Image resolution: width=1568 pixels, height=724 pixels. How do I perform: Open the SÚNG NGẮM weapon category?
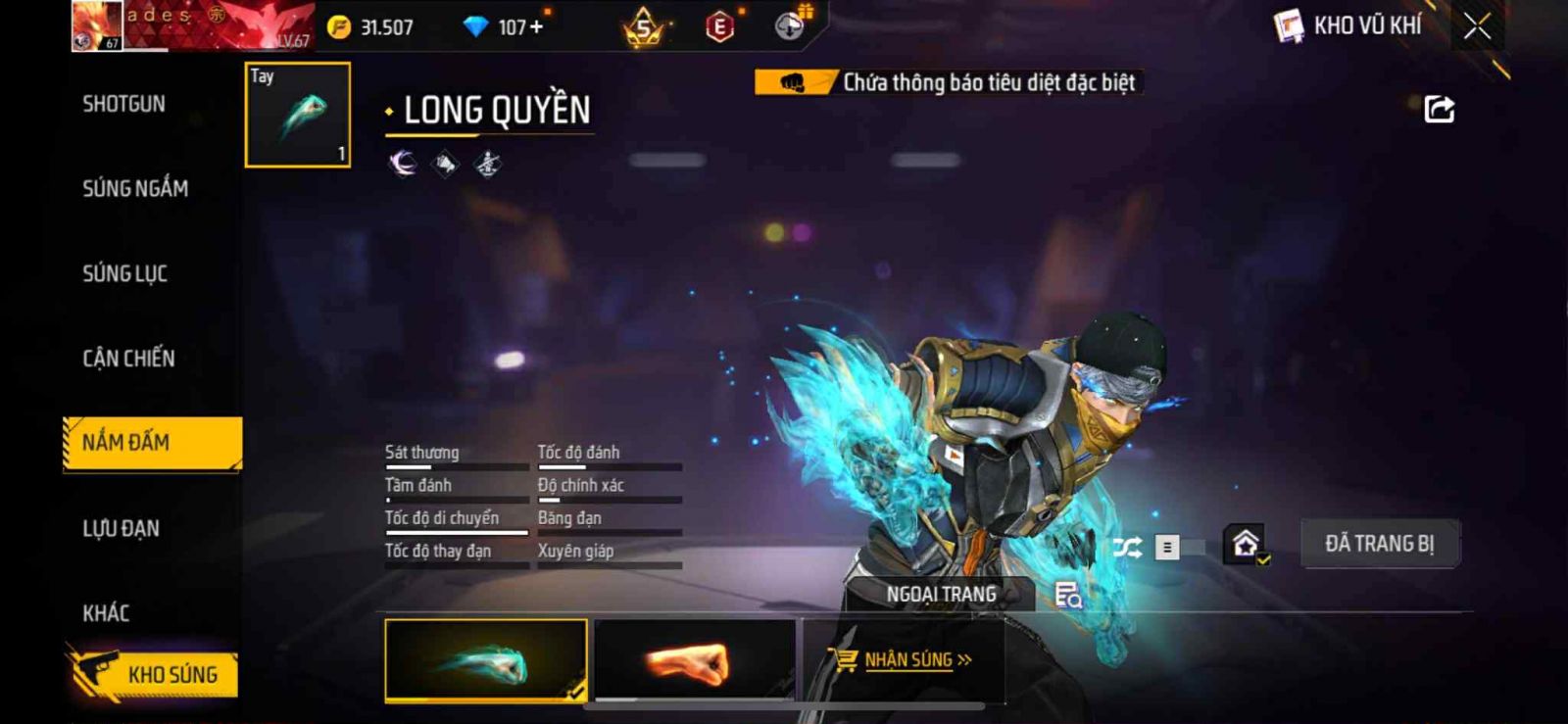point(135,188)
